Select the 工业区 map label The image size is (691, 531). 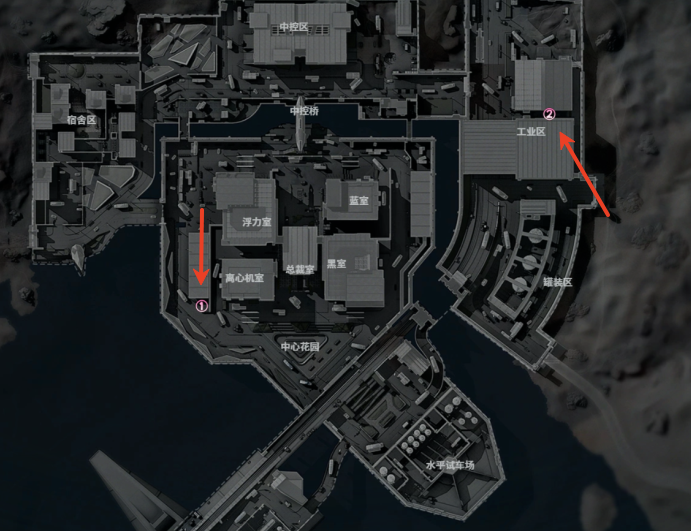coord(529,132)
